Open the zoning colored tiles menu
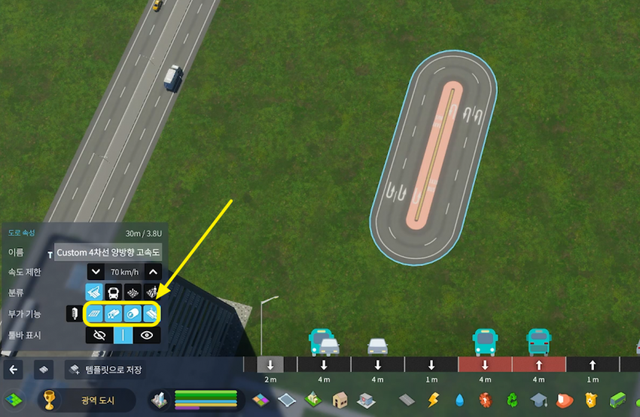The image size is (640, 417). pos(260,402)
